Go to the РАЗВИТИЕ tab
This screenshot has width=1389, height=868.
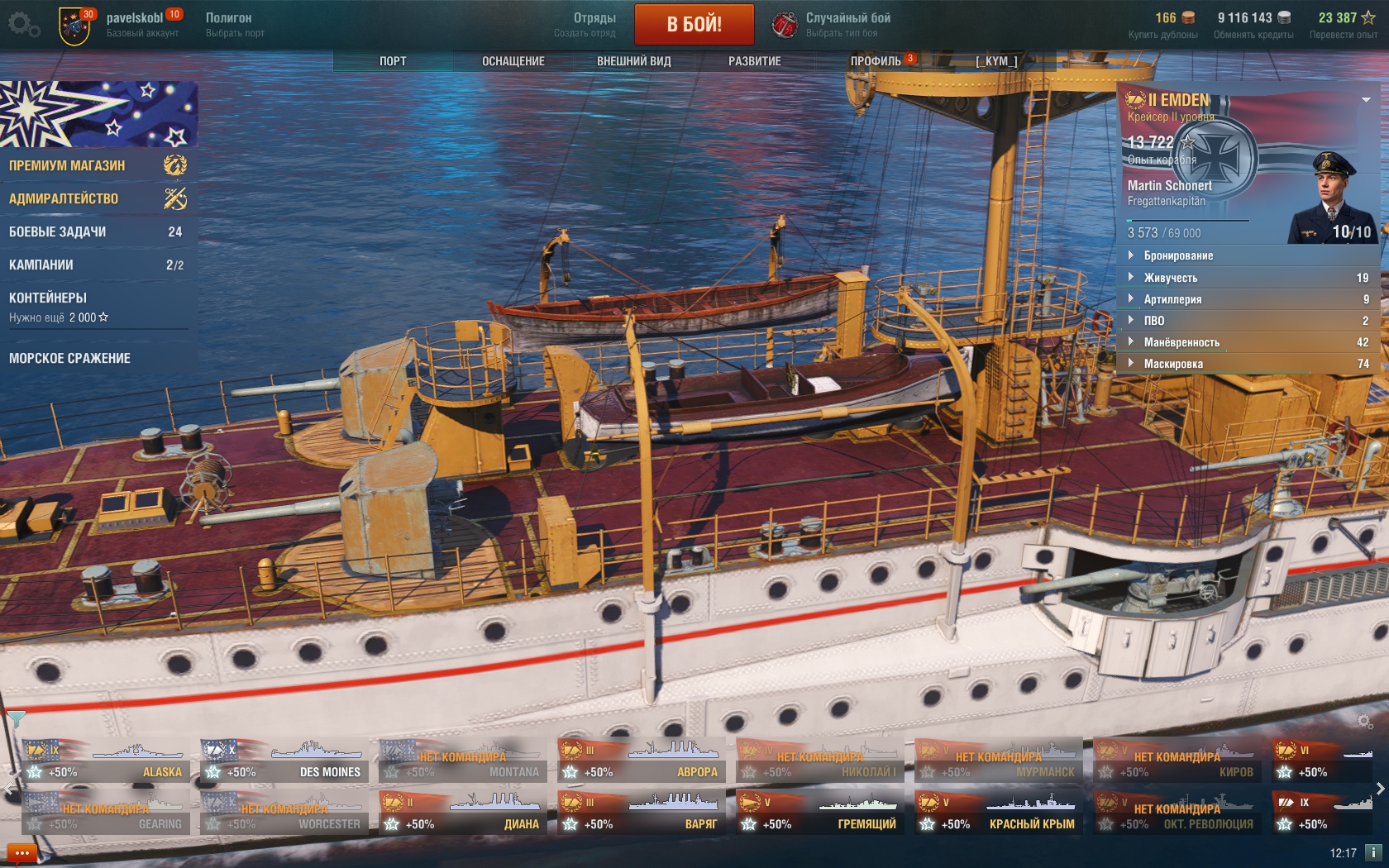pyautogui.click(x=754, y=61)
